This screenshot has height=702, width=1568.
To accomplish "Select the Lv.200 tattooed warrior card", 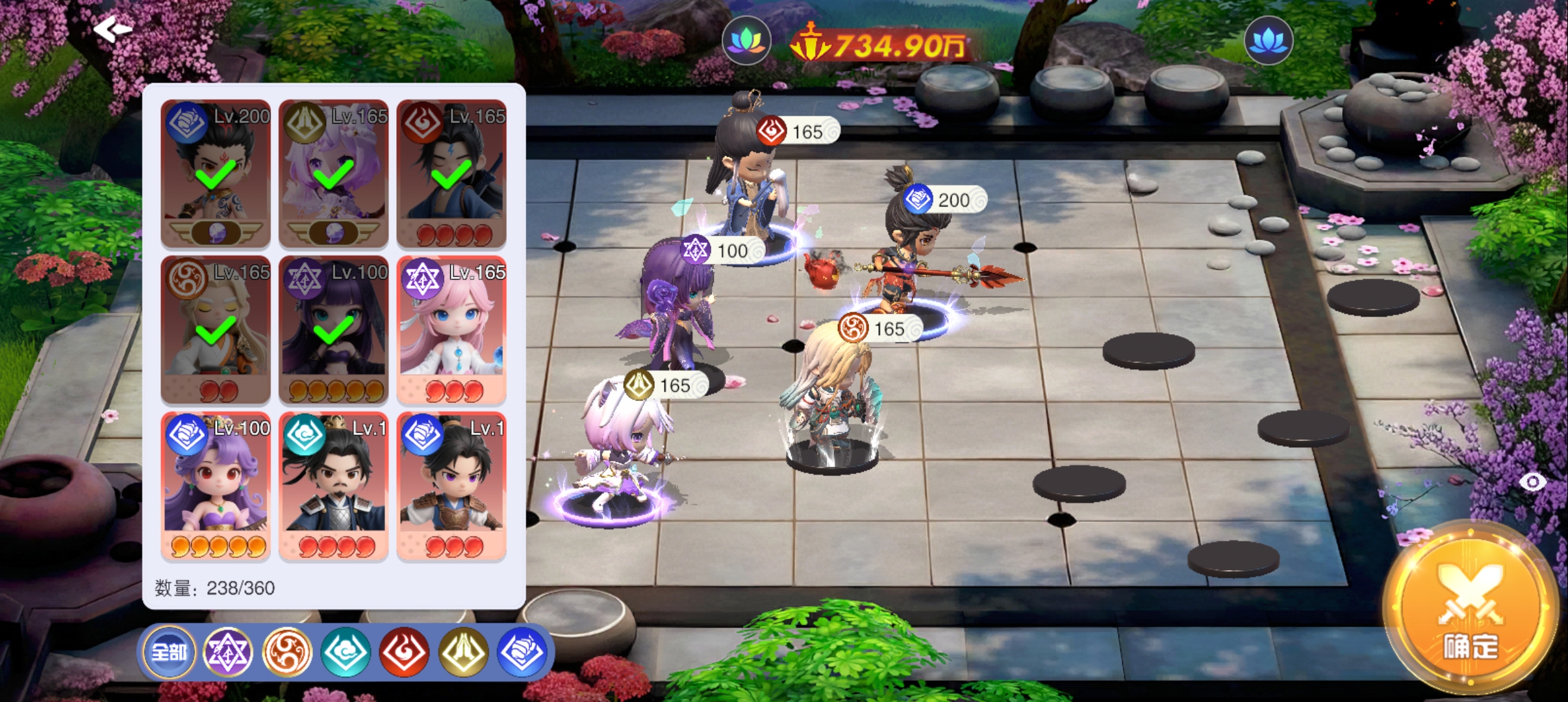I will pyautogui.click(x=216, y=174).
